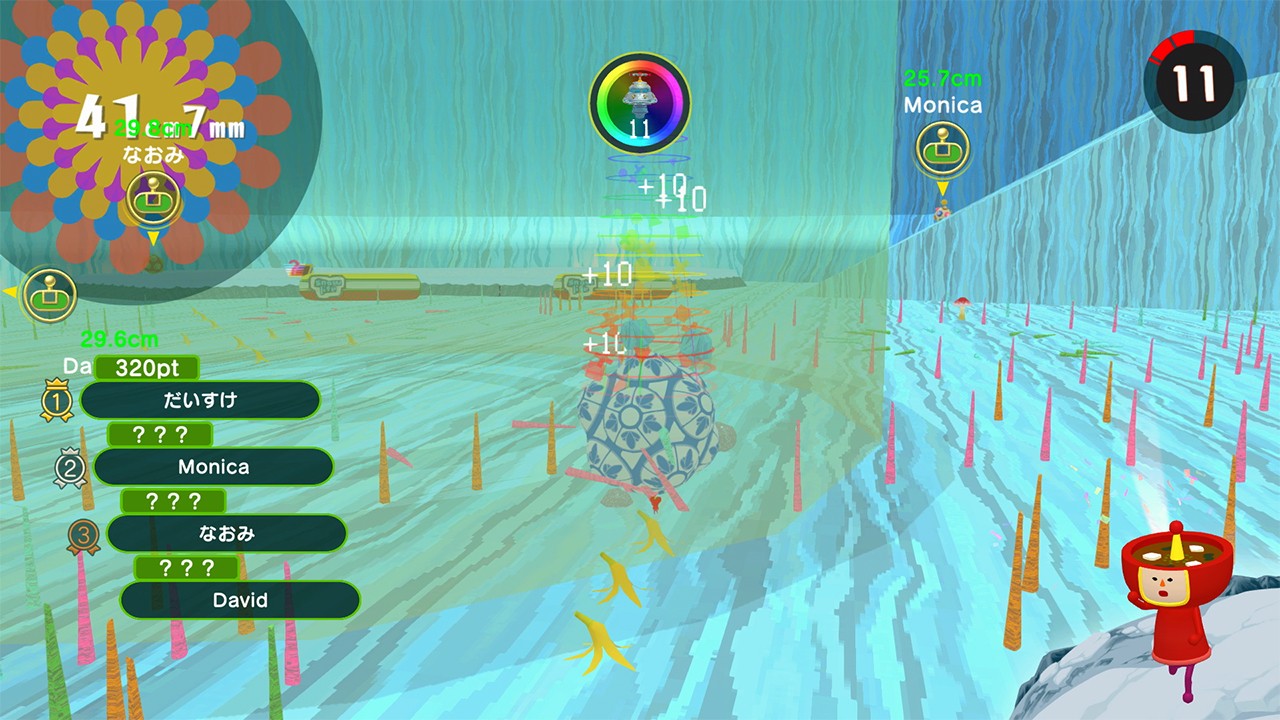This screenshot has height=720, width=1280.
Task: Select David's row in the ranking list
Action: coord(240,600)
